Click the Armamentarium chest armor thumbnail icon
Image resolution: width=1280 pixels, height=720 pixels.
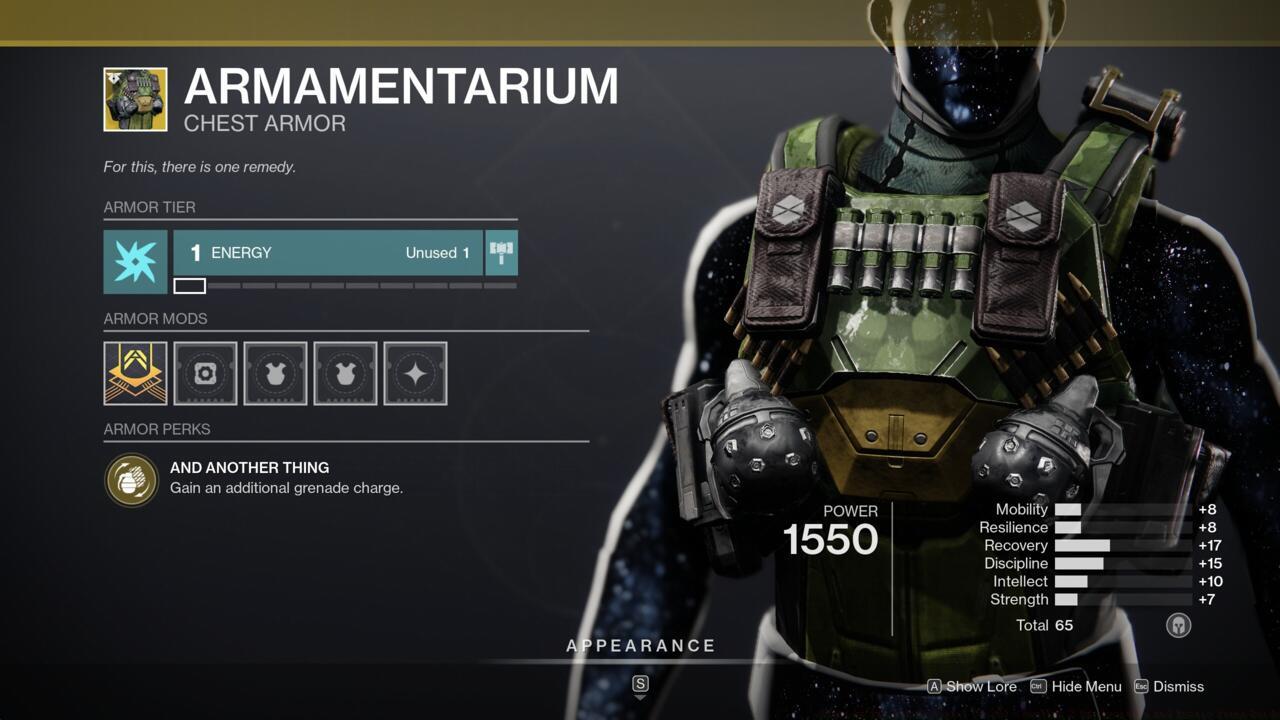(x=134, y=99)
